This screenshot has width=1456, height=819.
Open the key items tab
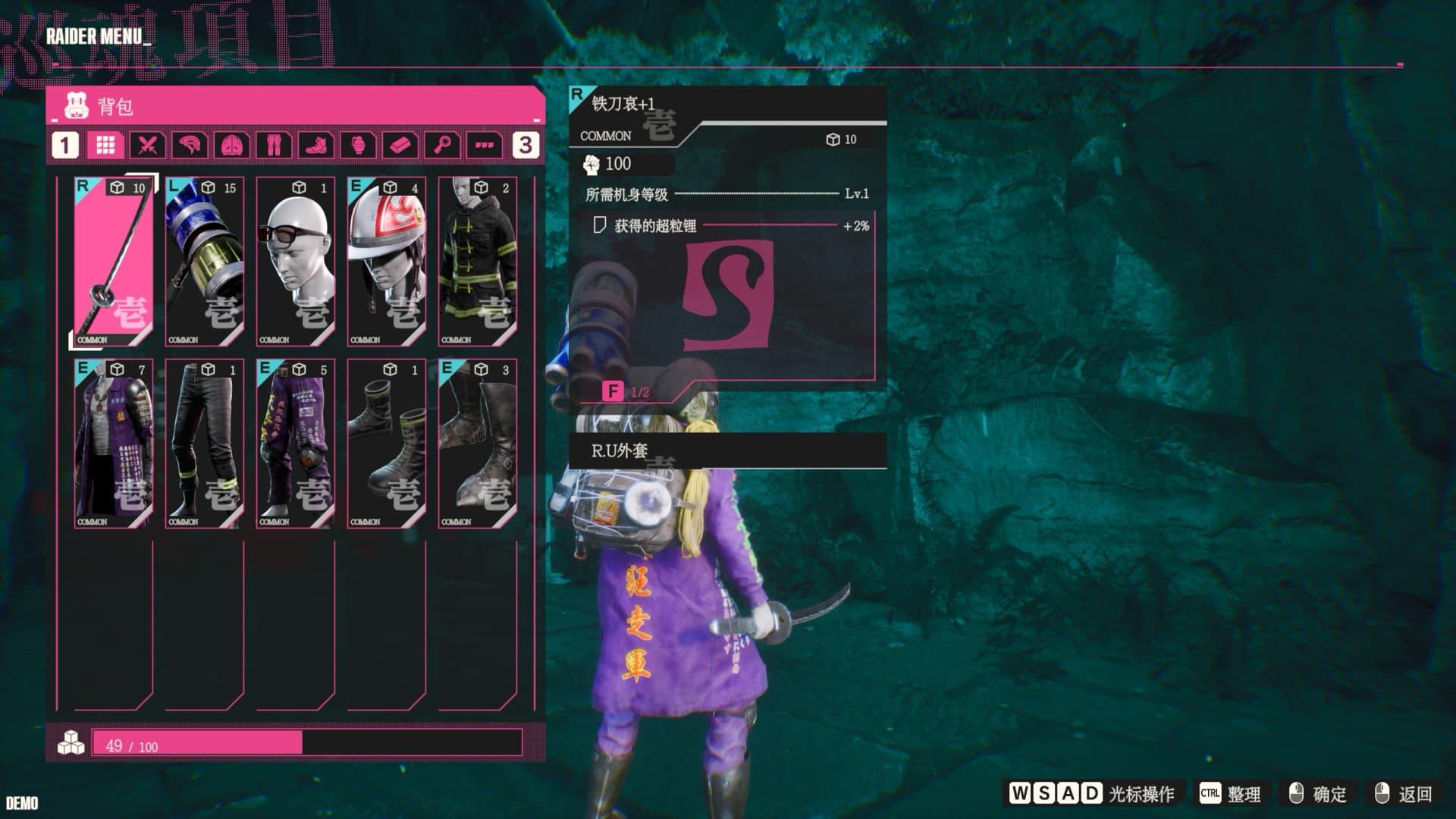[x=442, y=145]
